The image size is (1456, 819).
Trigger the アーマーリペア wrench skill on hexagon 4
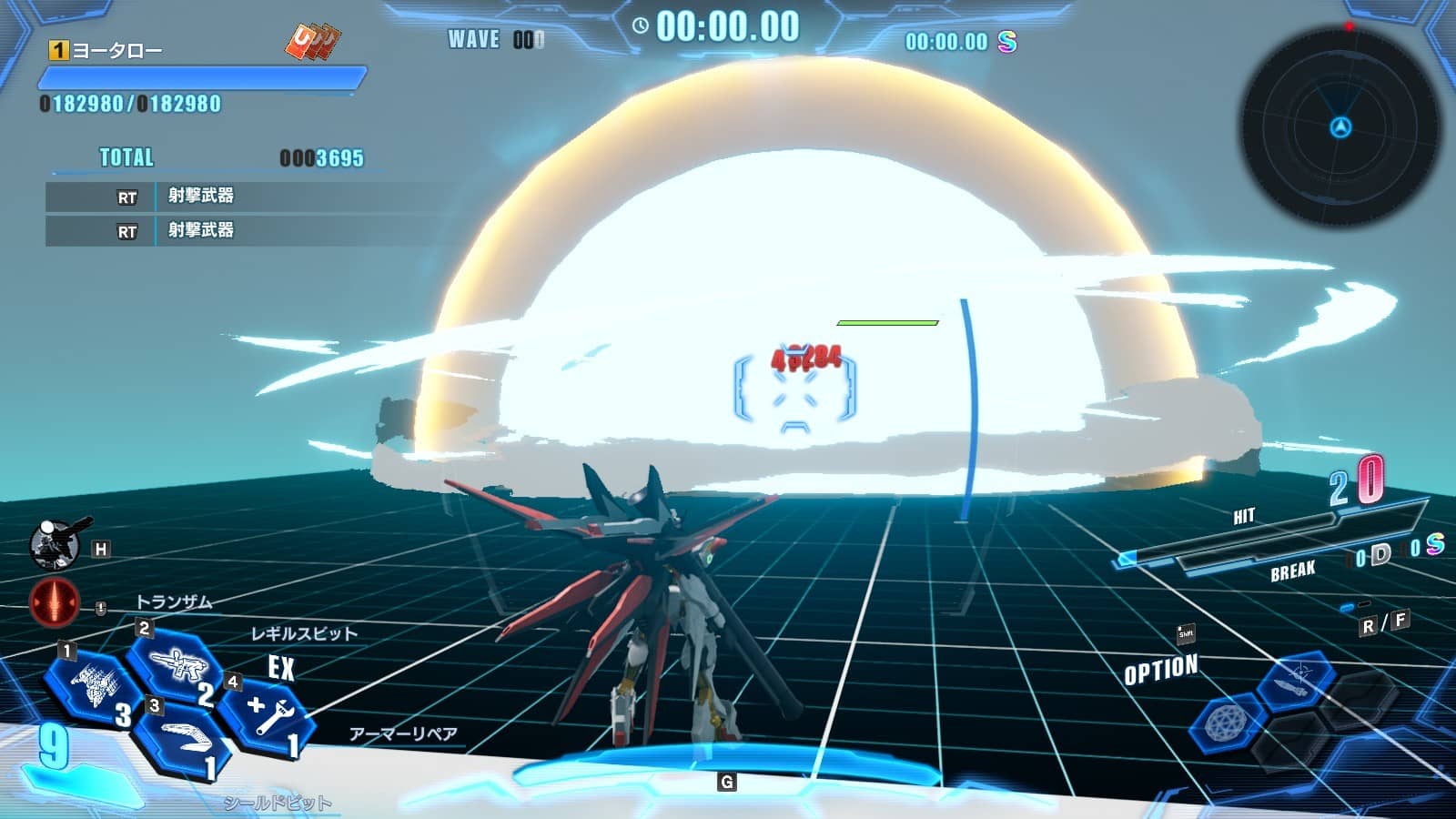click(x=268, y=710)
